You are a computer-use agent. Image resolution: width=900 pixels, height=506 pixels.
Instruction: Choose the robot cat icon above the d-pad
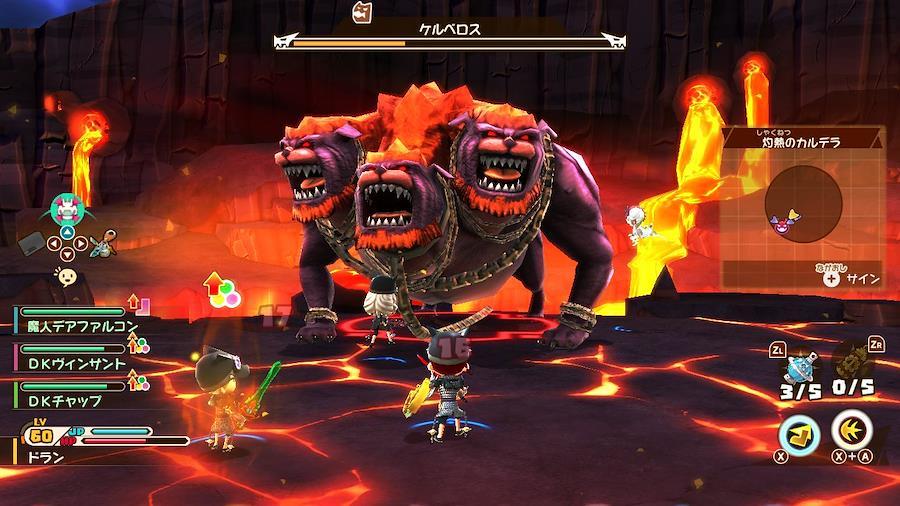pos(67,210)
